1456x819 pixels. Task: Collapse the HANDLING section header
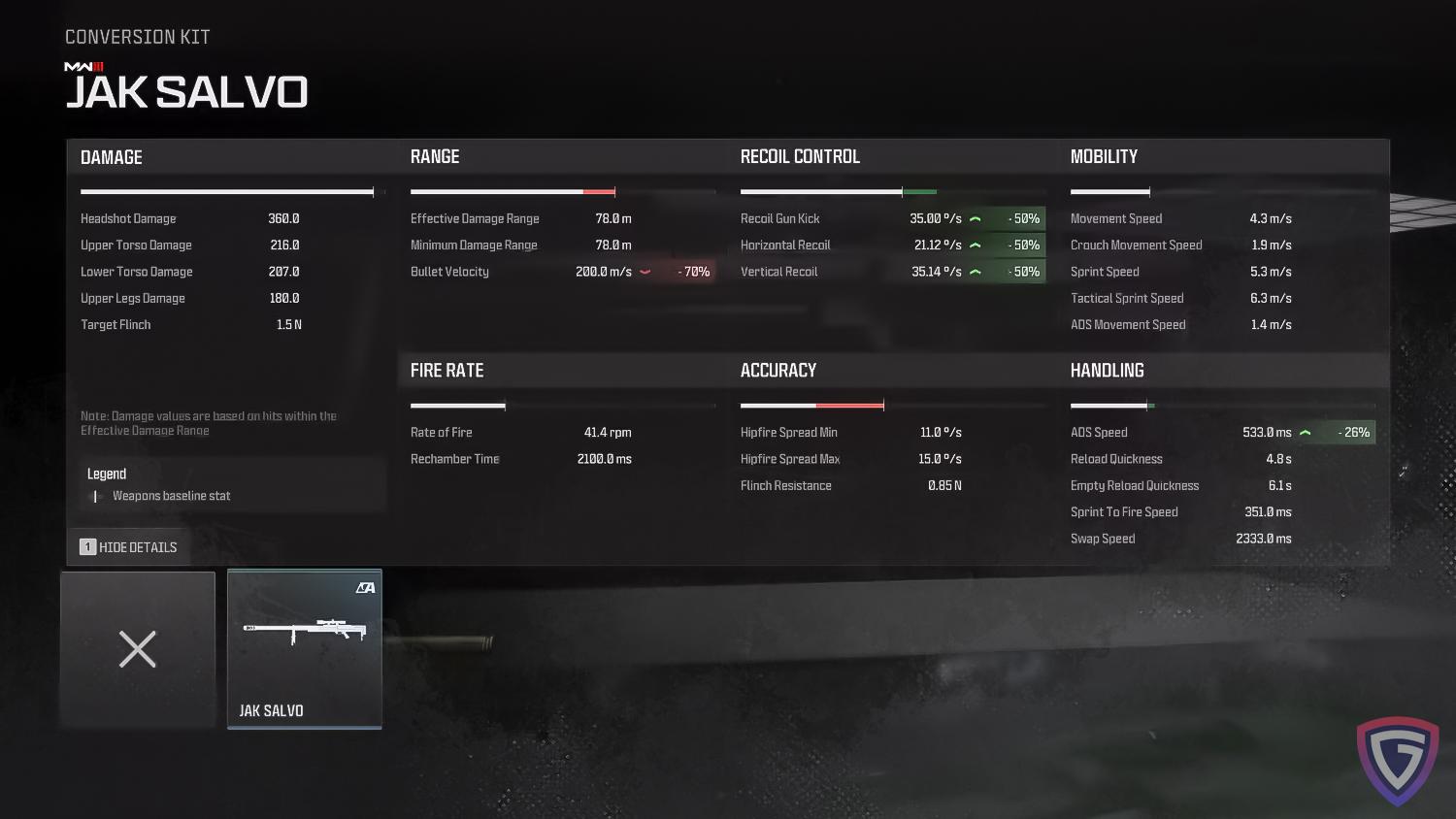(1107, 370)
